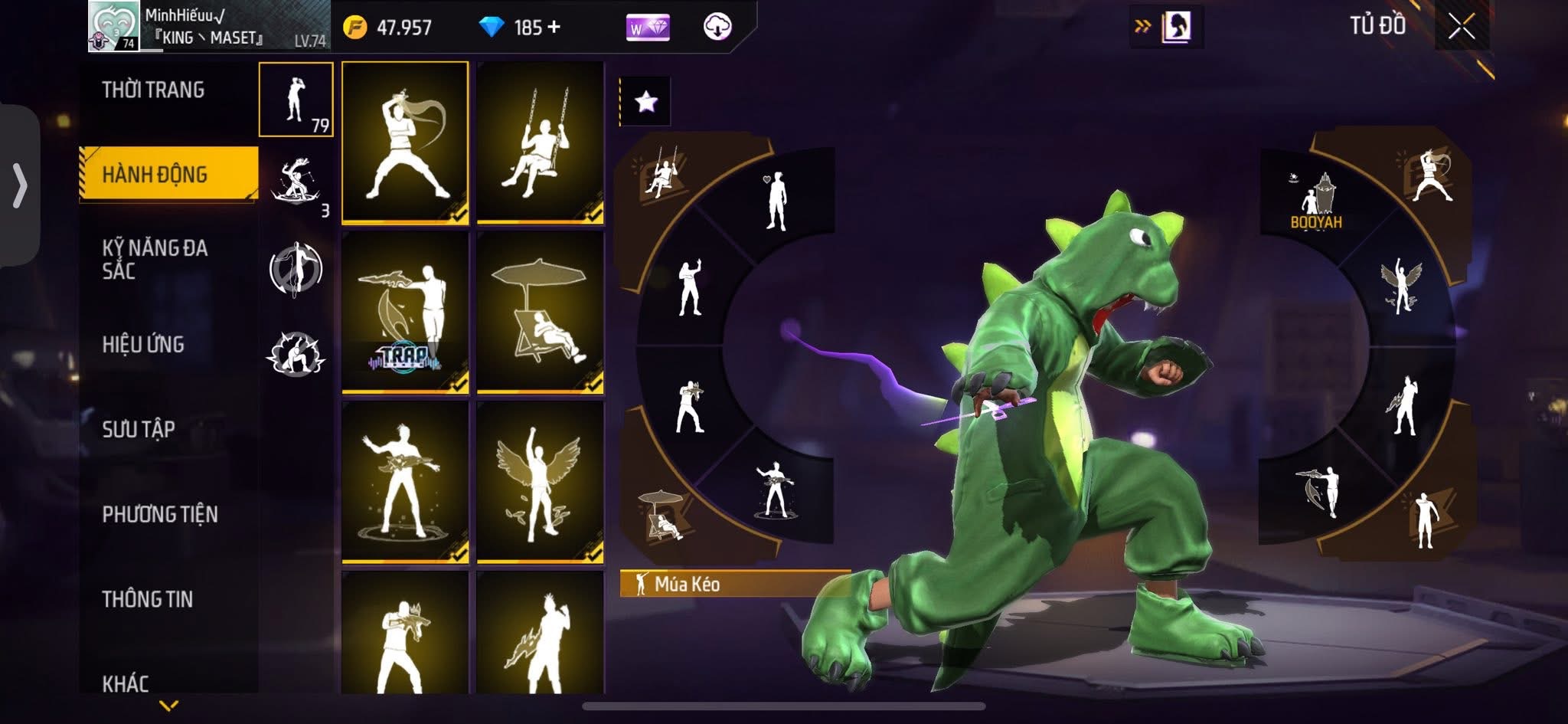The height and width of the screenshot is (724, 1568).
Task: Open the Phương Tiện category
Action: pyautogui.click(x=160, y=514)
